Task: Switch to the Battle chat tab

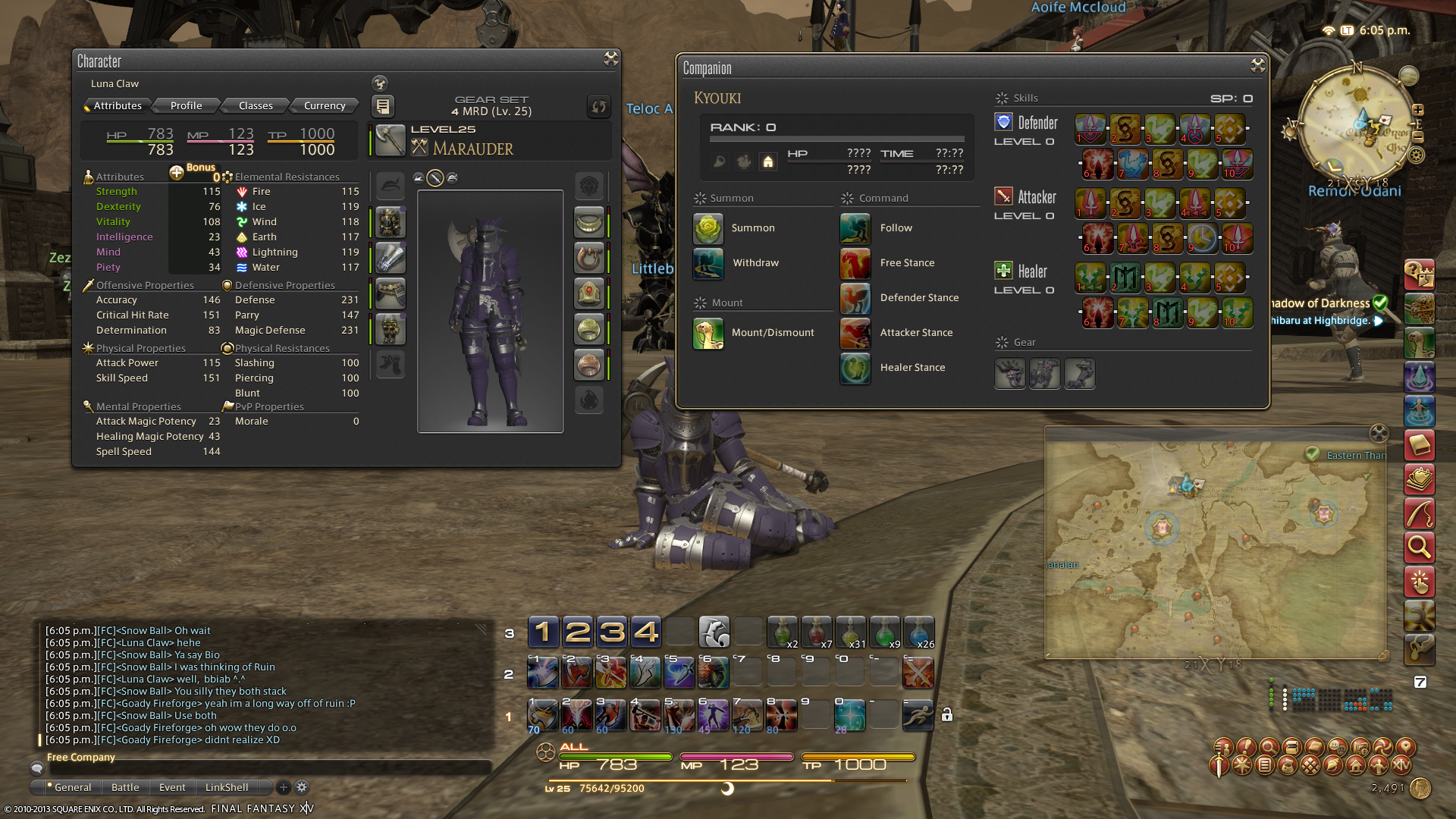Action: click(x=125, y=787)
